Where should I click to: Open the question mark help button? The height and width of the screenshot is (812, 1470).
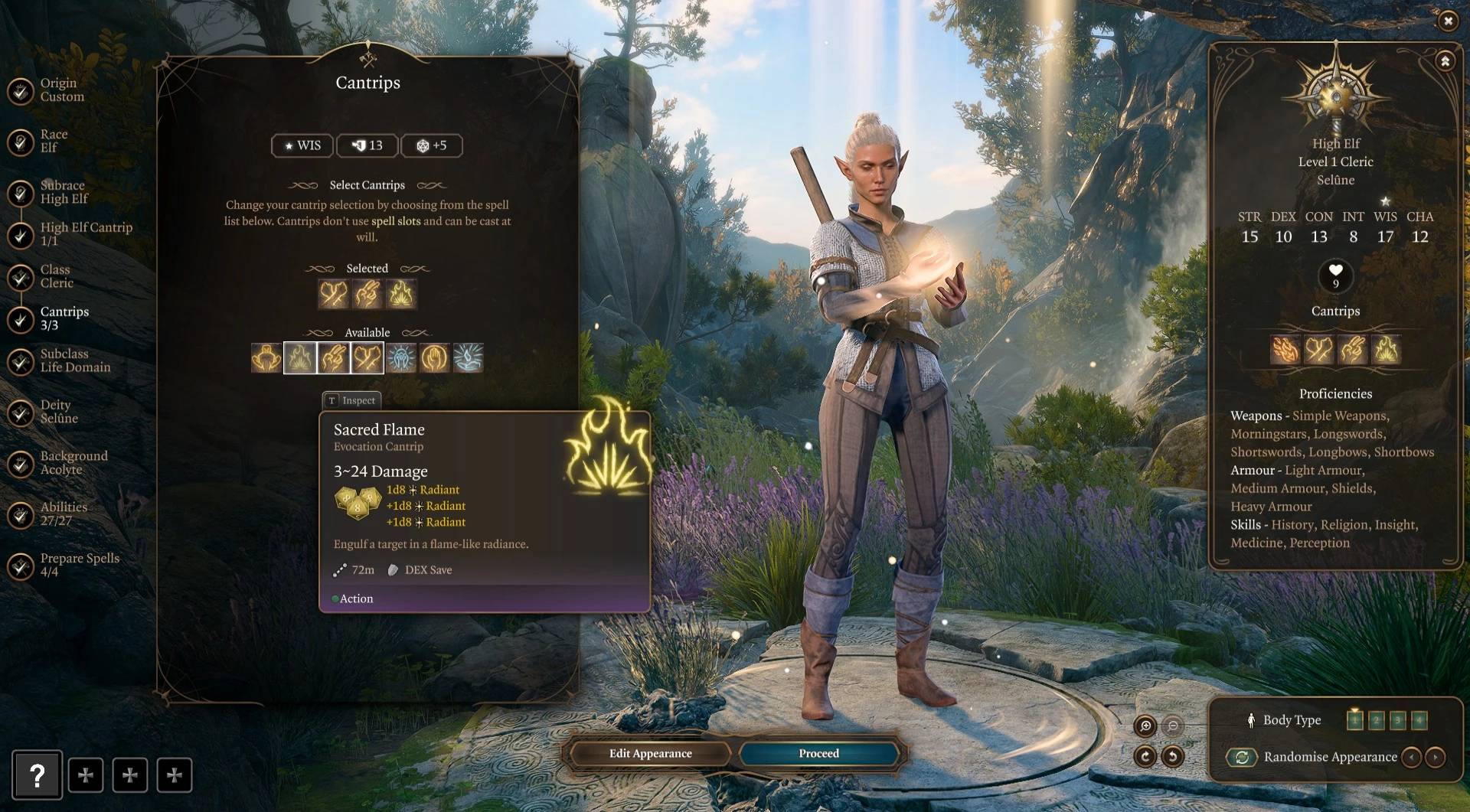tap(37, 774)
